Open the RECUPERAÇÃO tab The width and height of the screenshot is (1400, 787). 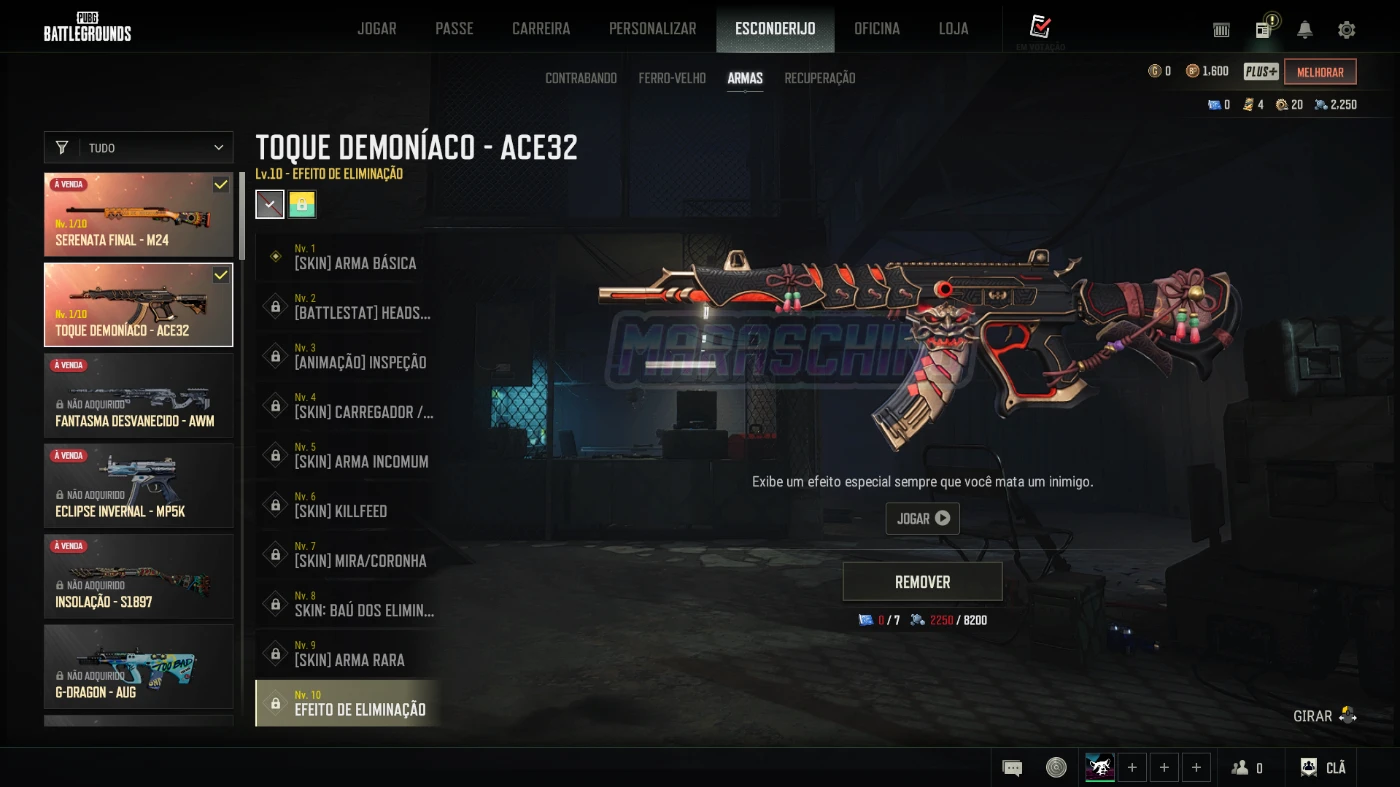819,78
